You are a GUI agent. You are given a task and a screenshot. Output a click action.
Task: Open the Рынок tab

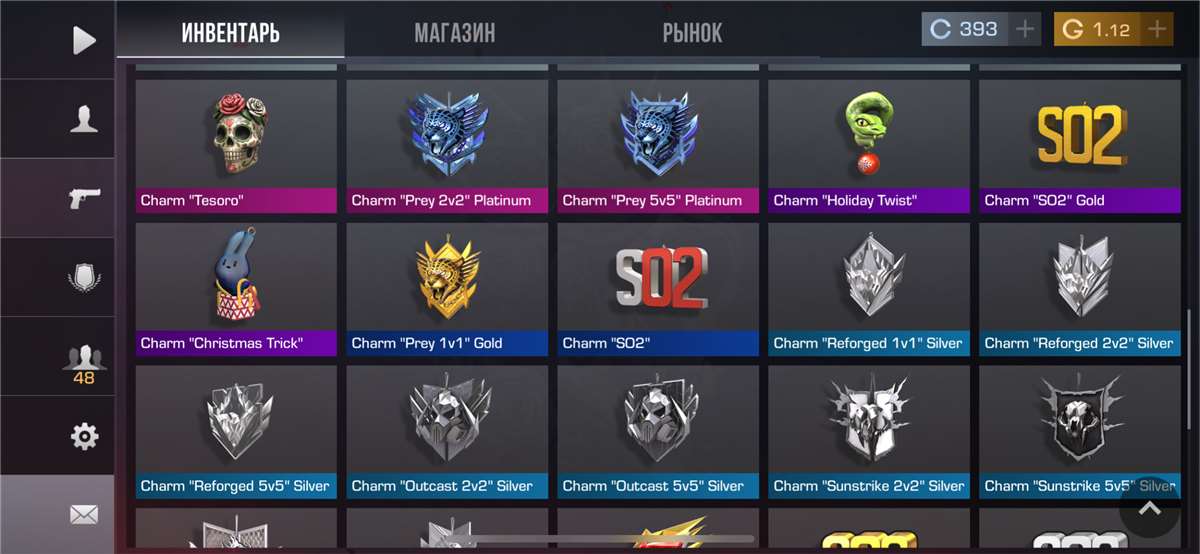692,33
